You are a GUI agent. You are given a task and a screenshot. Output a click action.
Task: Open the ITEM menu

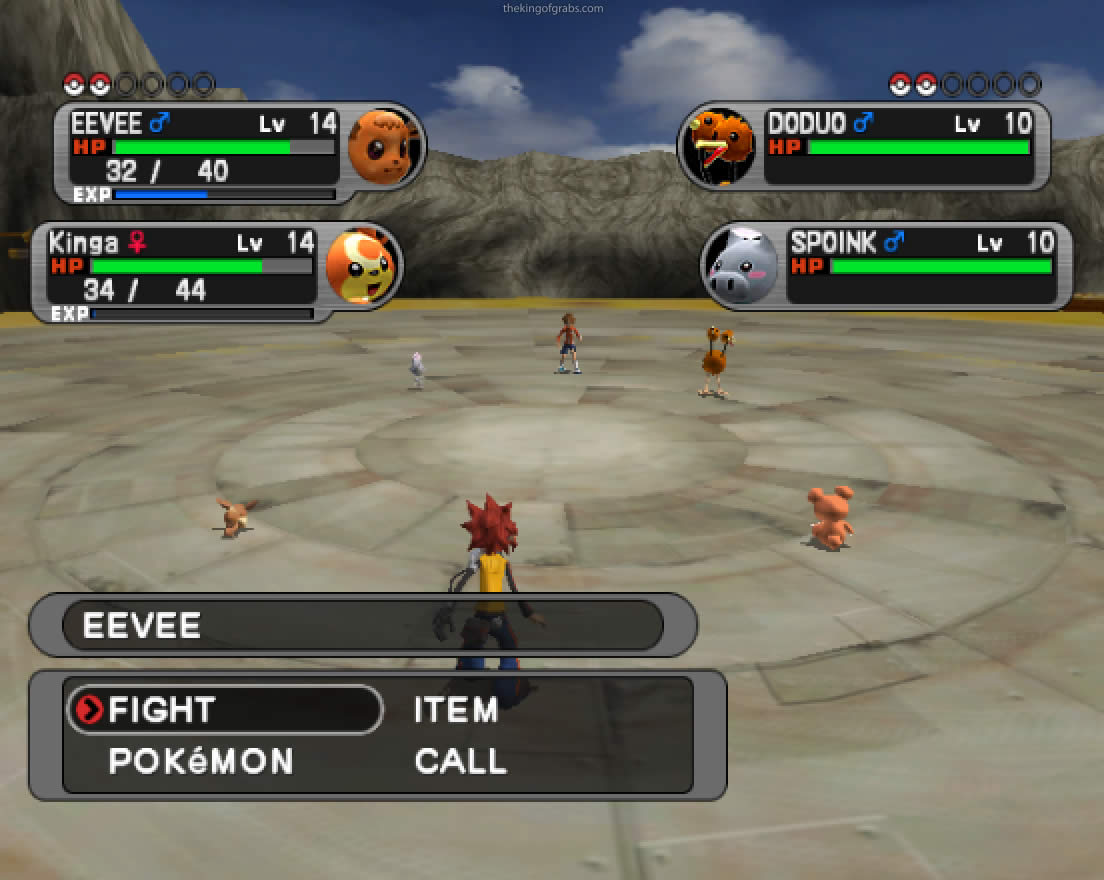tap(456, 710)
